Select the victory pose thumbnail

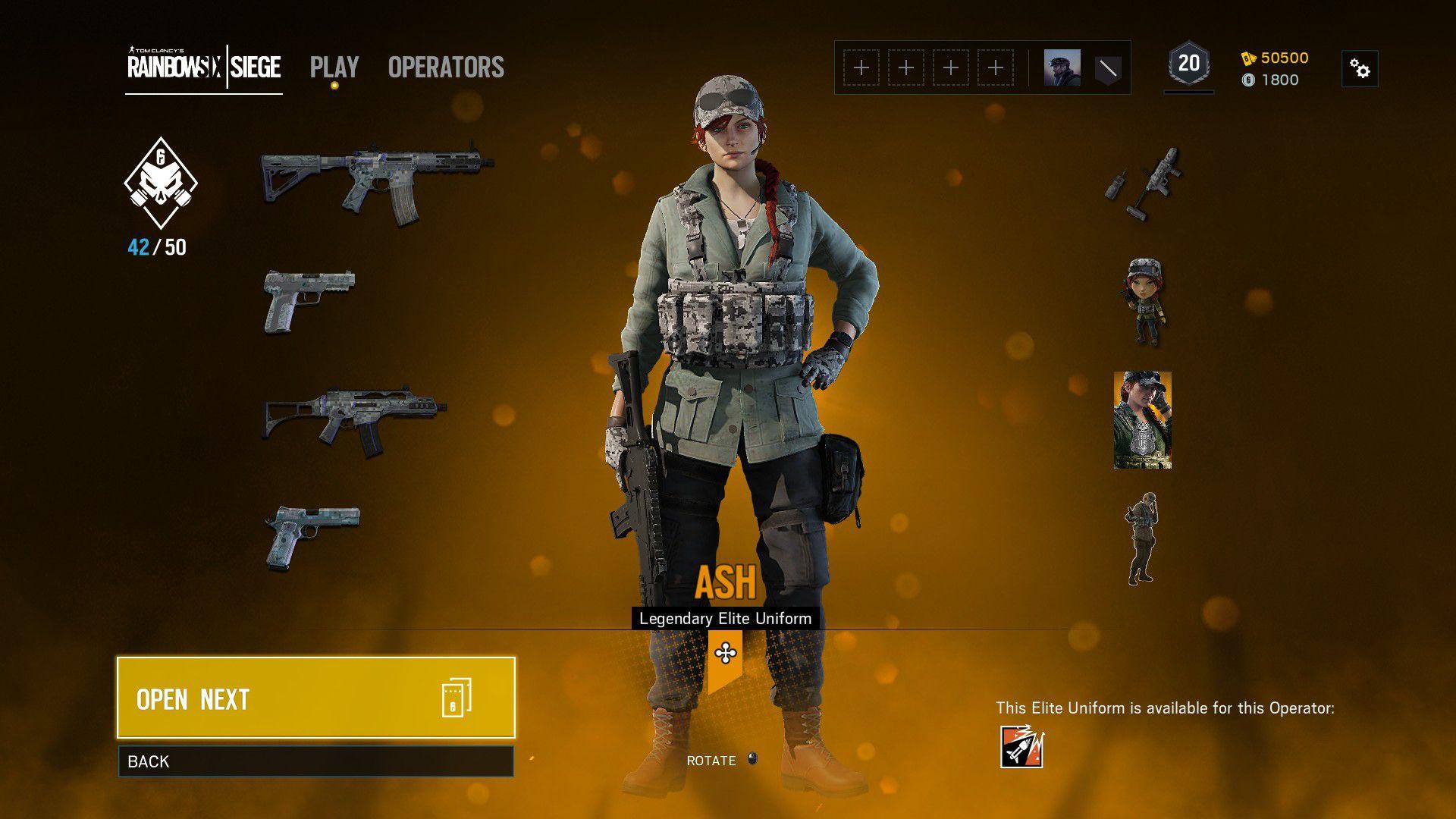(1141, 538)
